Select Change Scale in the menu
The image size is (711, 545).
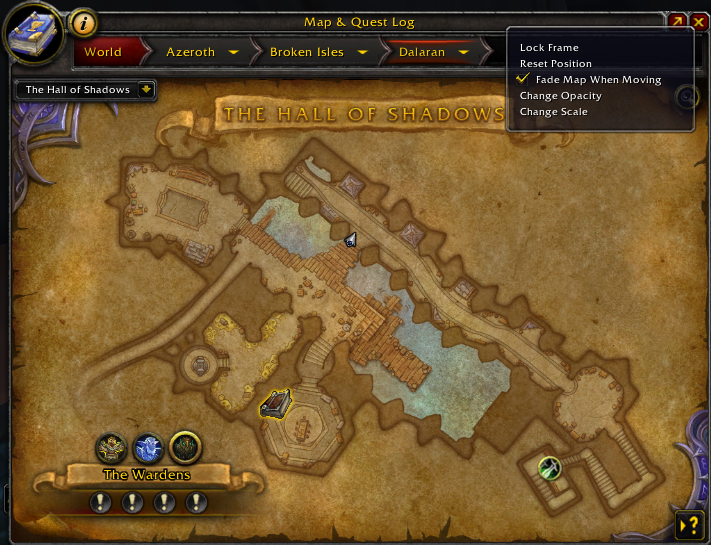point(553,112)
